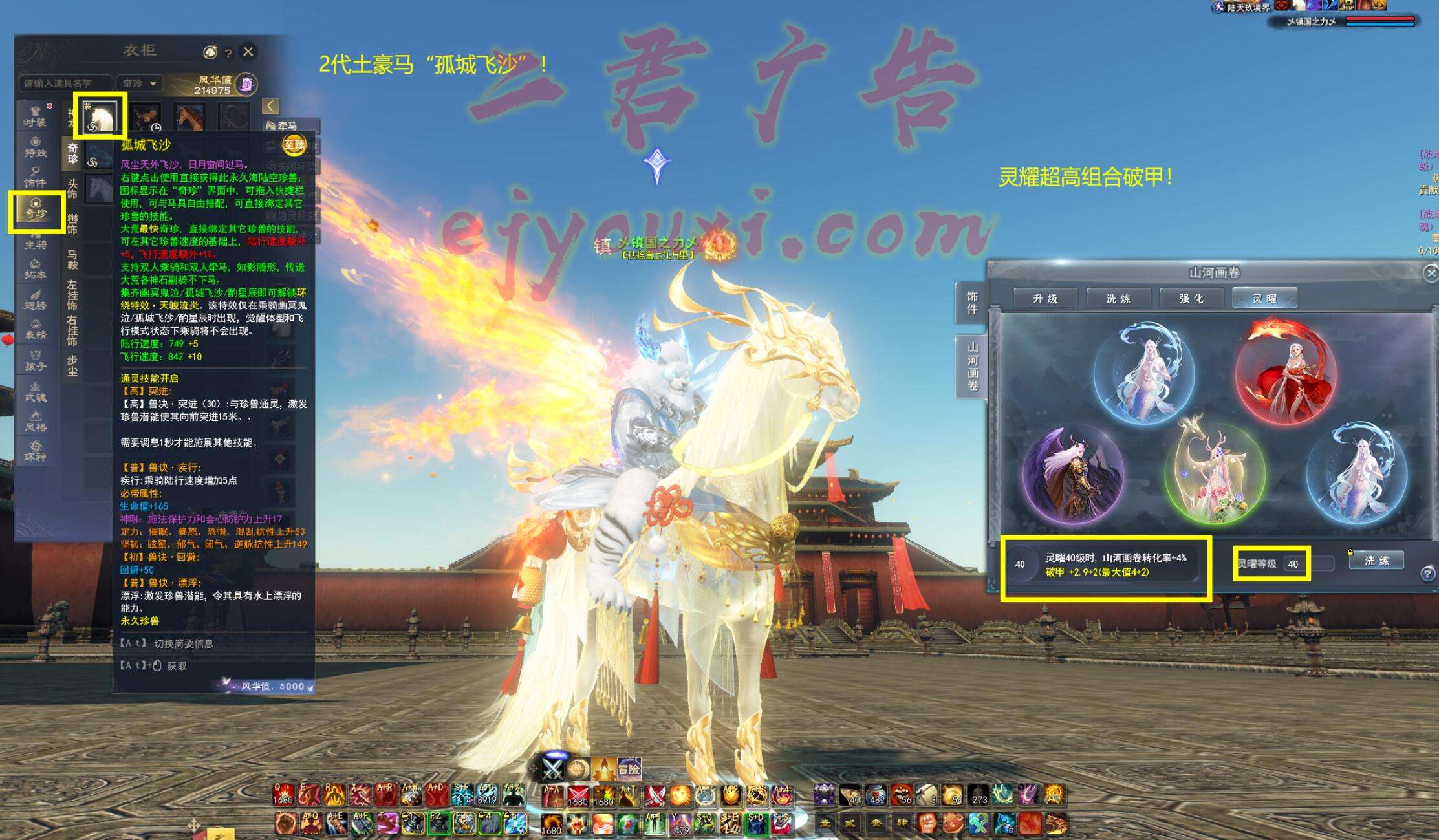This screenshot has width=1439, height=840.
Task: Select the red-dressed lady portrait orb
Action: (x=1285, y=373)
